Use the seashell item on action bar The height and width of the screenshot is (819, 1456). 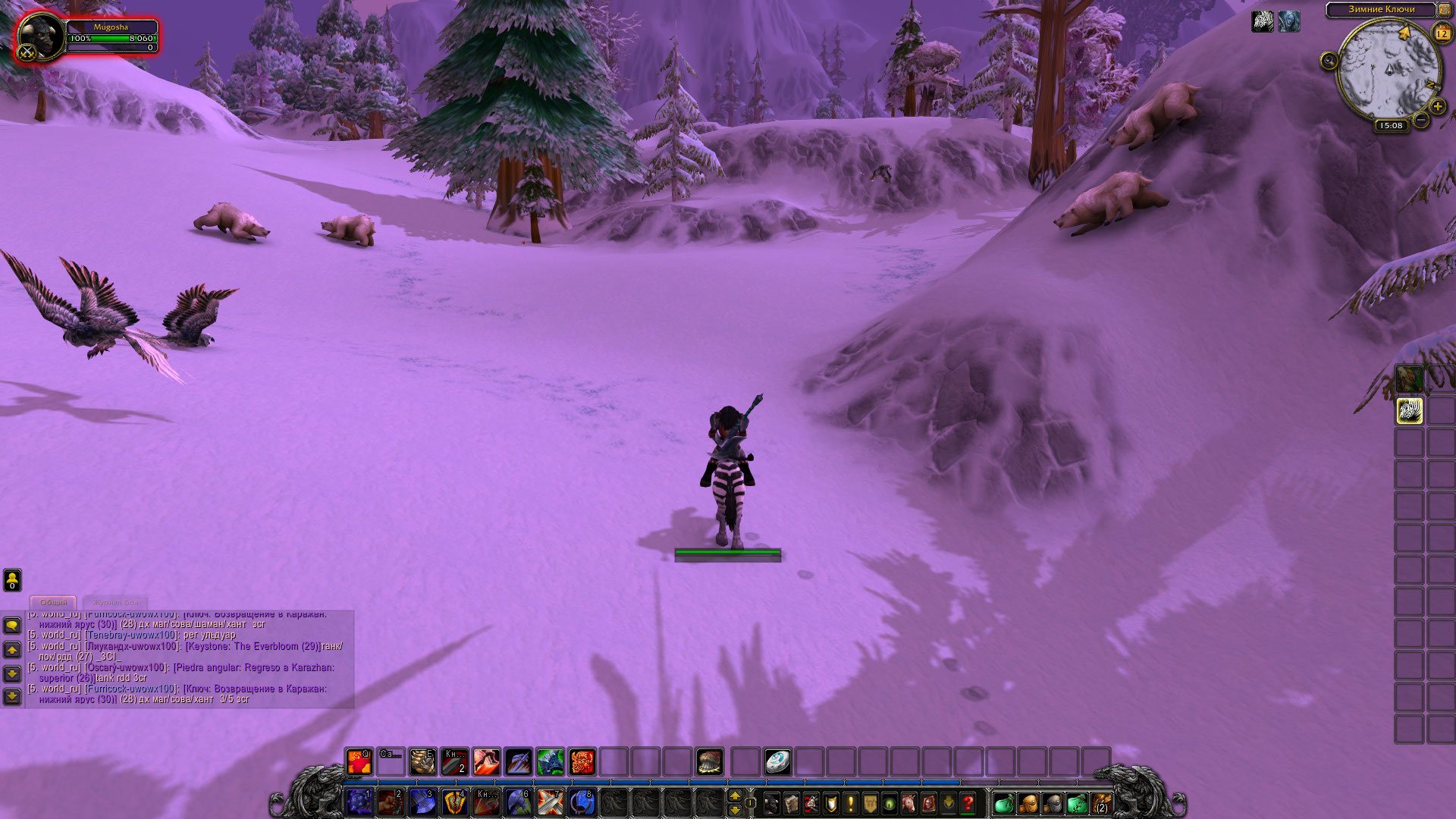coord(710,761)
